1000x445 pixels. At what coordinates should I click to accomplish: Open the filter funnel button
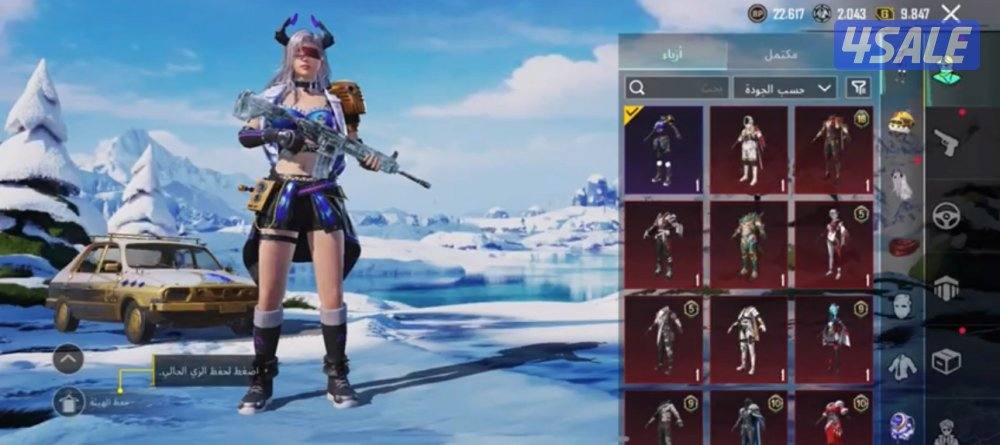pyautogui.click(x=858, y=88)
